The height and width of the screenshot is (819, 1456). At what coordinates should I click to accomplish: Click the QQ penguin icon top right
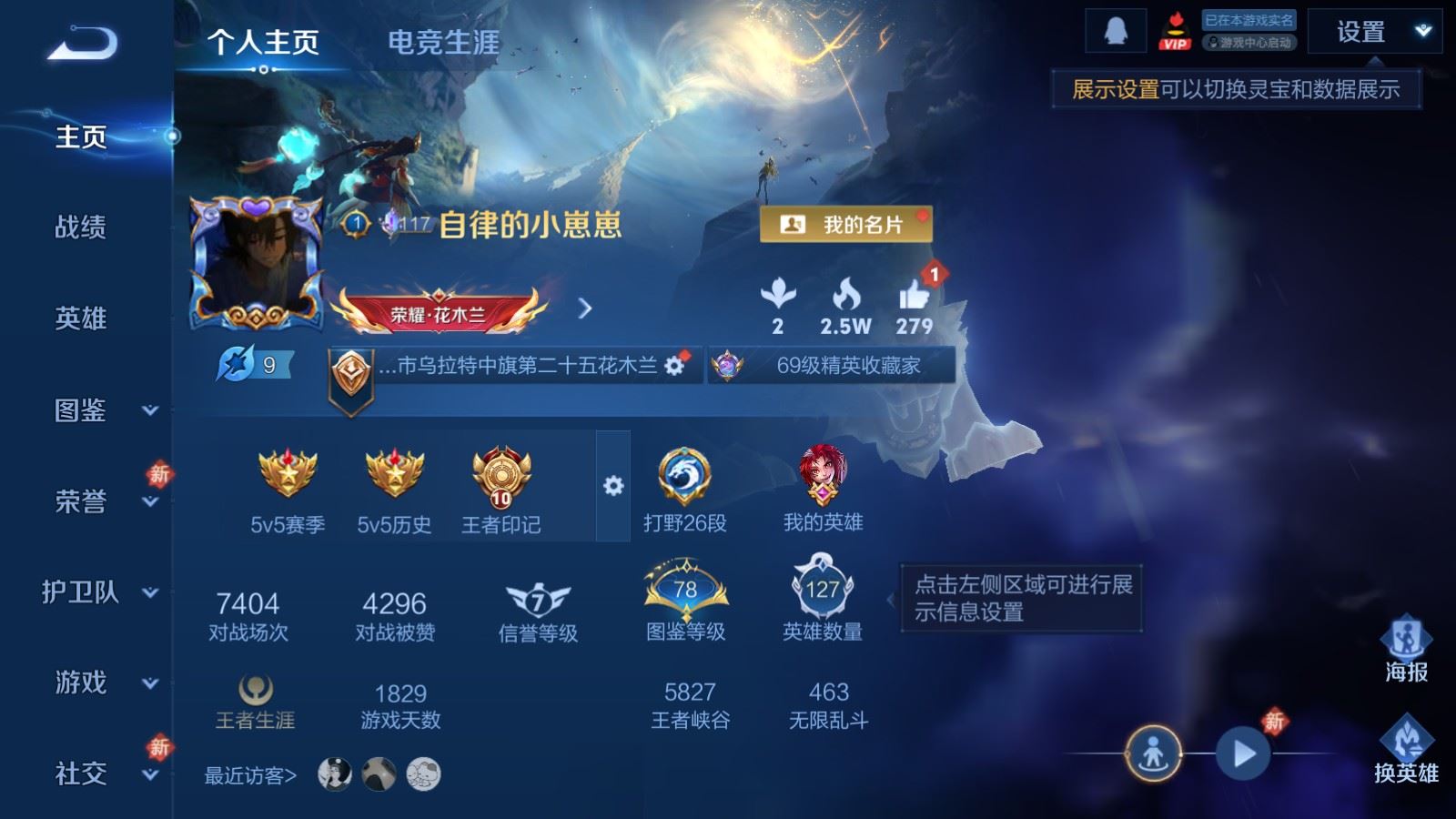point(1117,29)
